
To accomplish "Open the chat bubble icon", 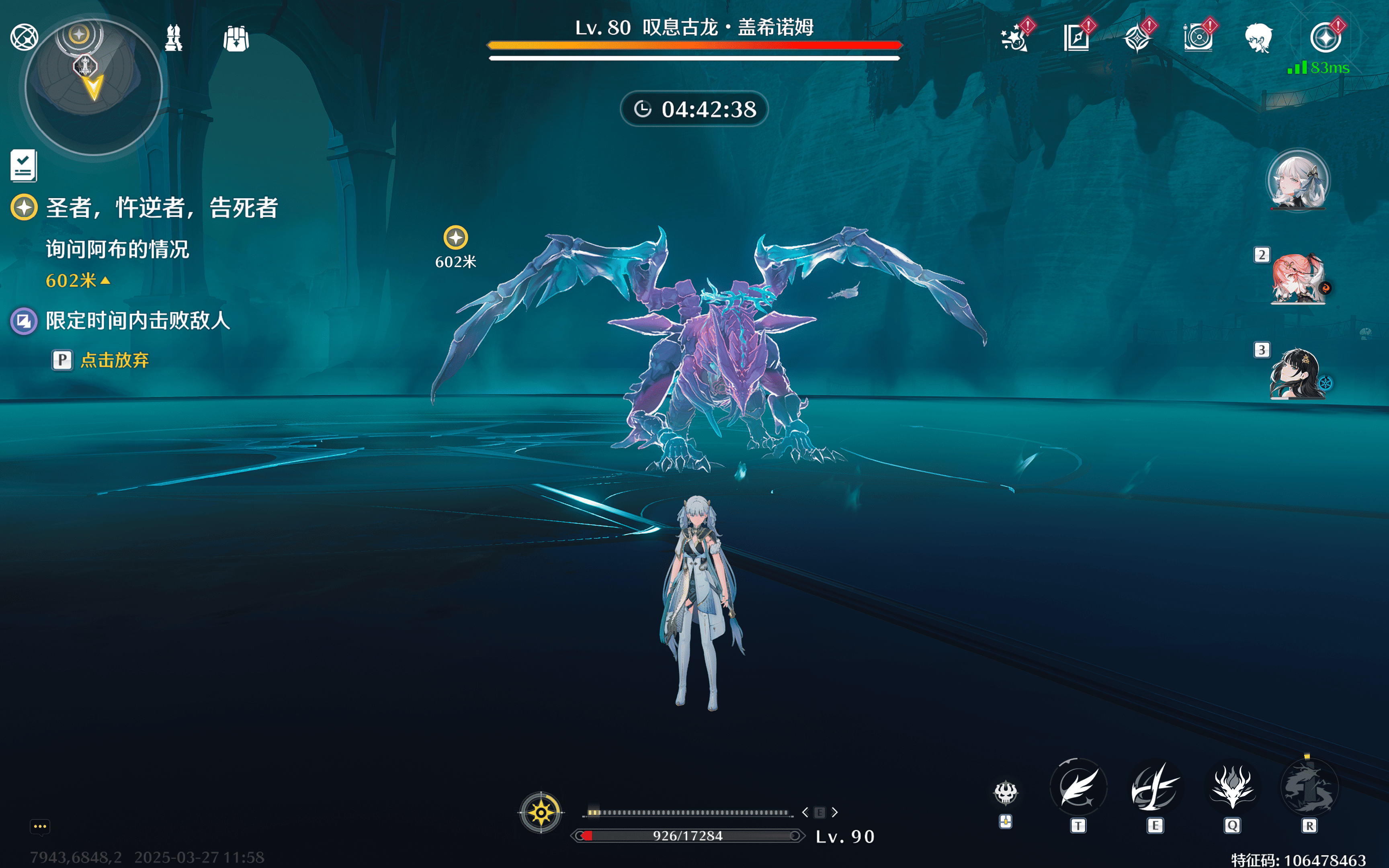I will (40, 827).
